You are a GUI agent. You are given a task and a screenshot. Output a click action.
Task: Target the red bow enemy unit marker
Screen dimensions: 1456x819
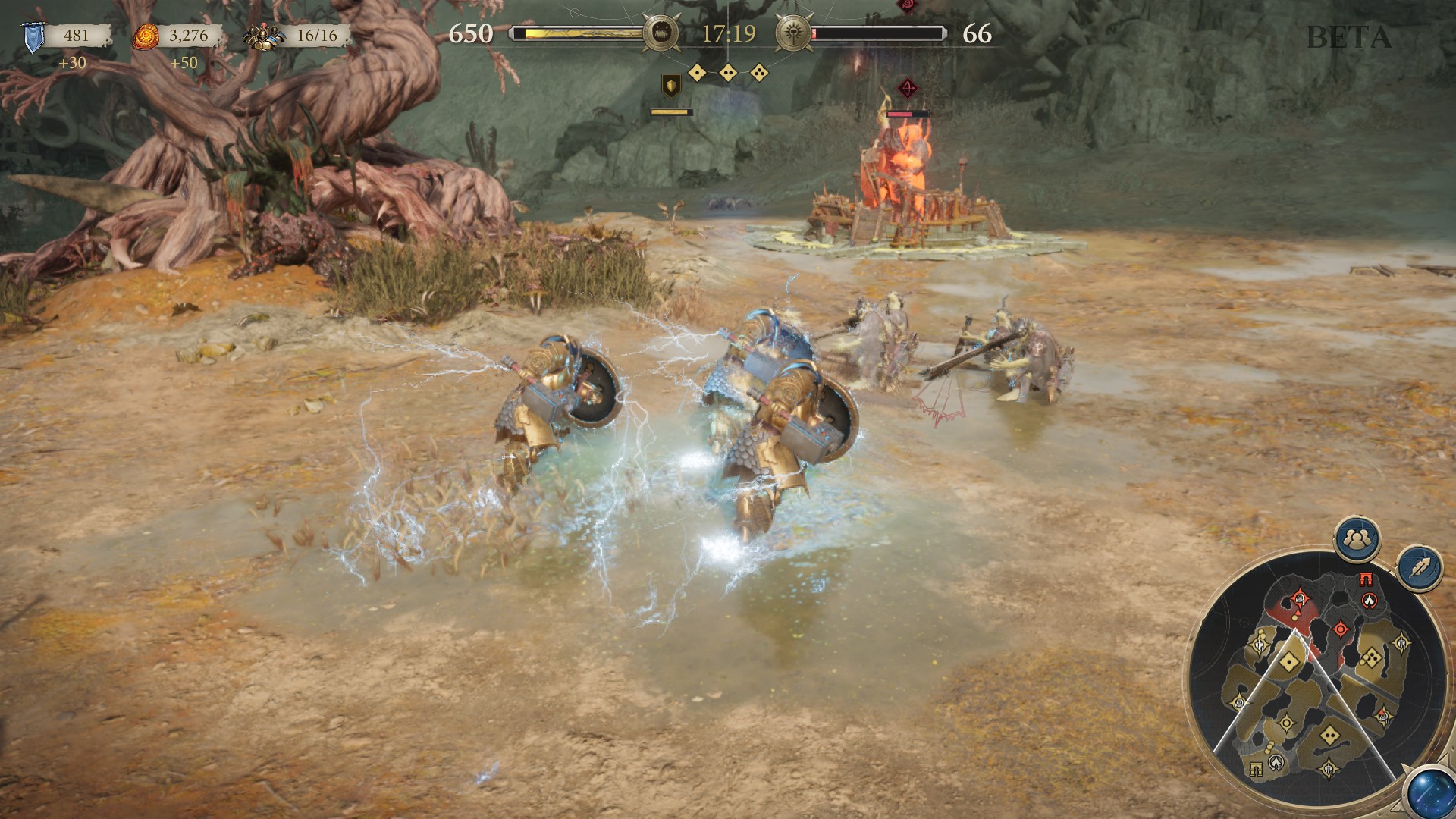click(x=907, y=89)
